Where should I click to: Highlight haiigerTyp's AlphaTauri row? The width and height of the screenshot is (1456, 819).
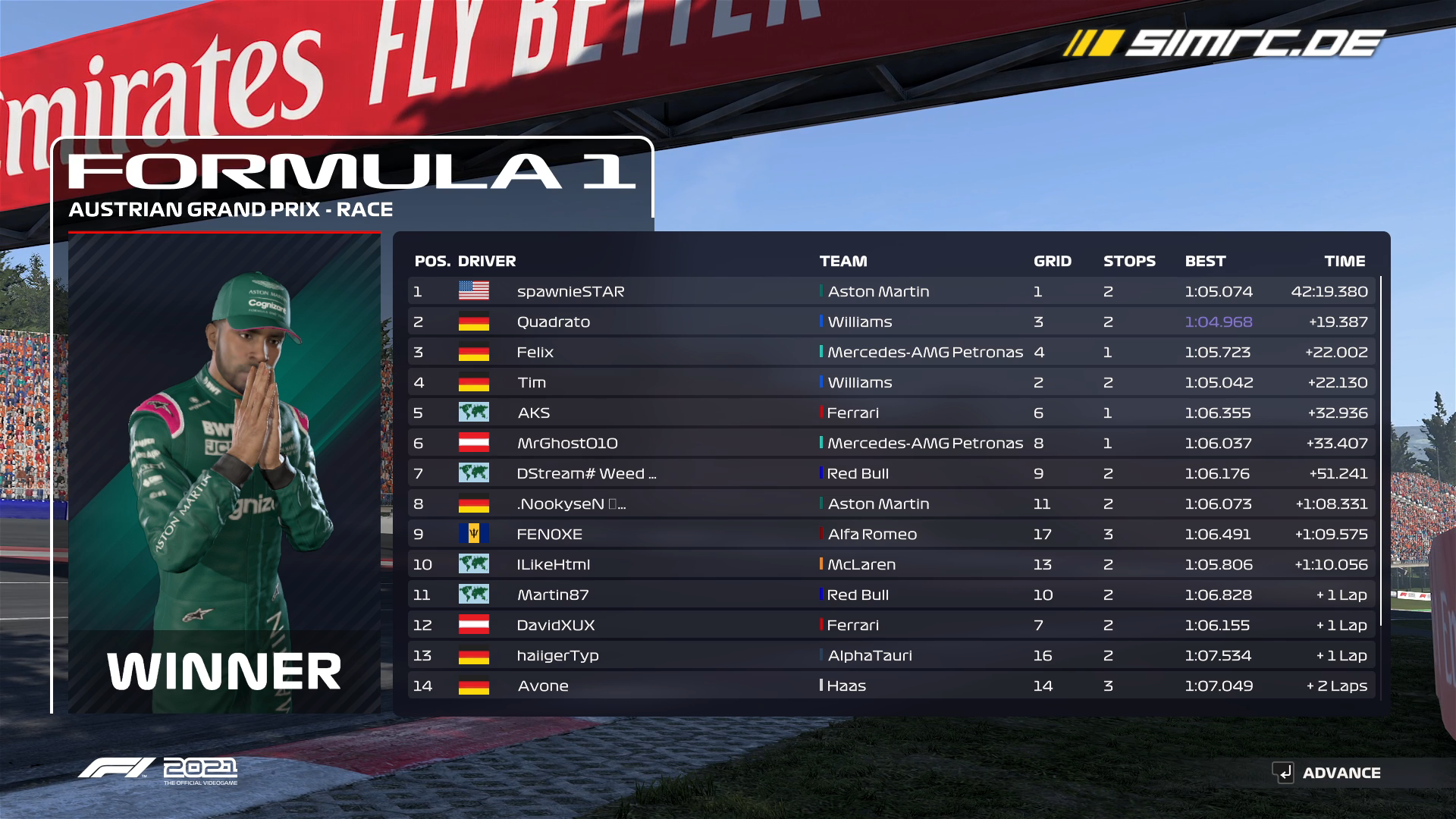[891, 655]
